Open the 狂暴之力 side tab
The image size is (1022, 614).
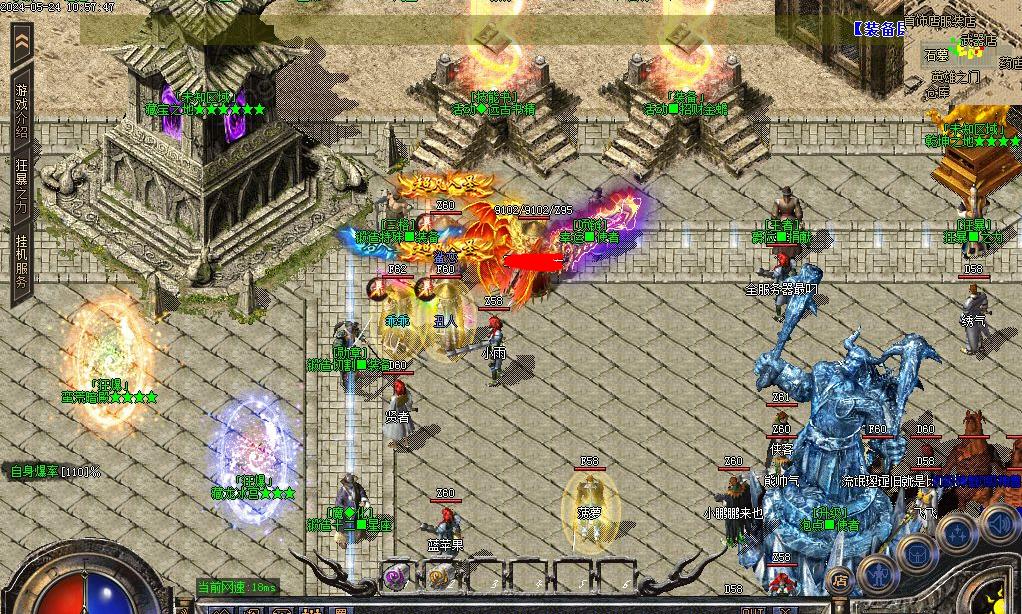pyautogui.click(x=21, y=186)
